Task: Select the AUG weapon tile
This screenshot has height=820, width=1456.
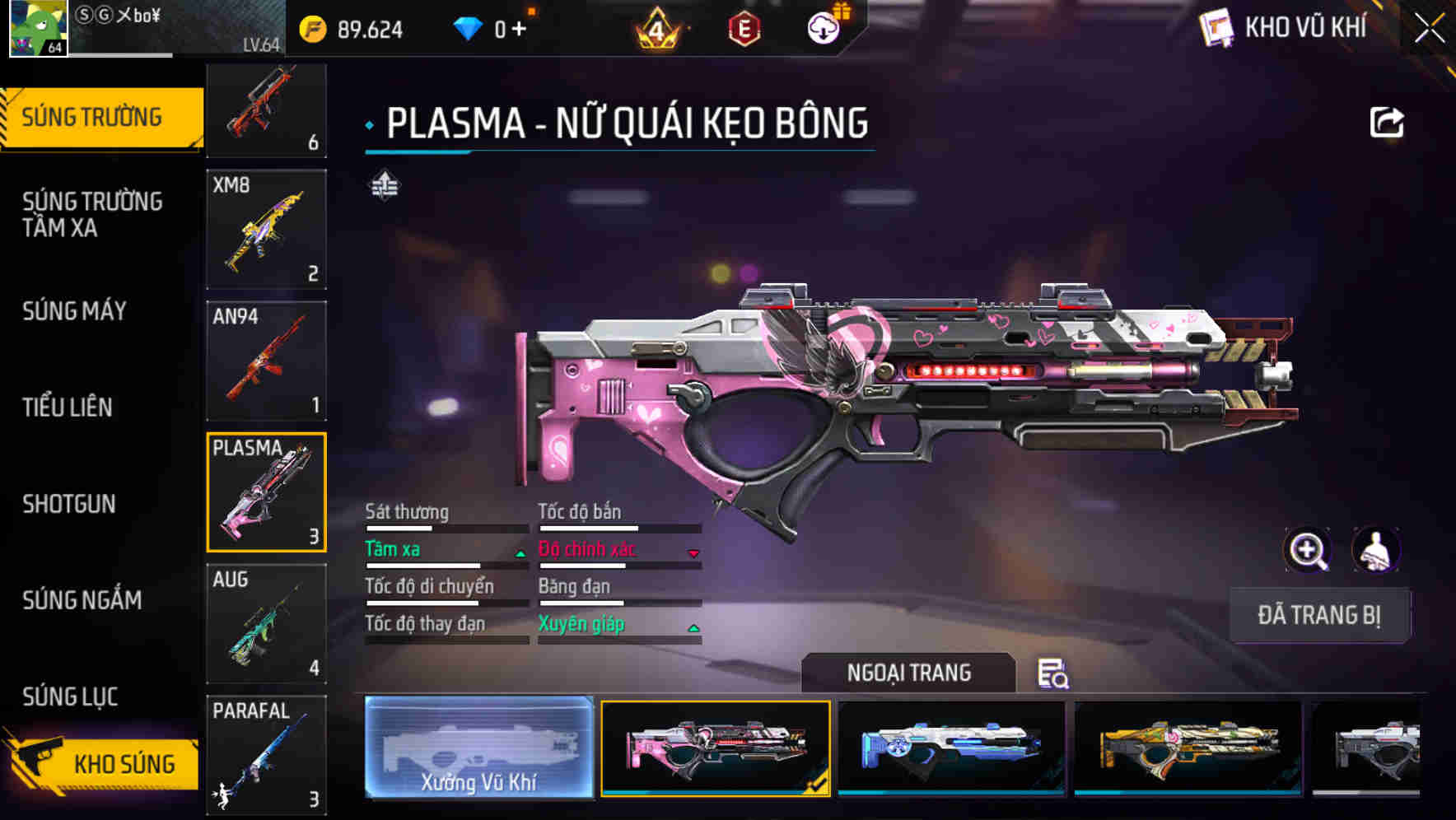Action: (x=266, y=623)
